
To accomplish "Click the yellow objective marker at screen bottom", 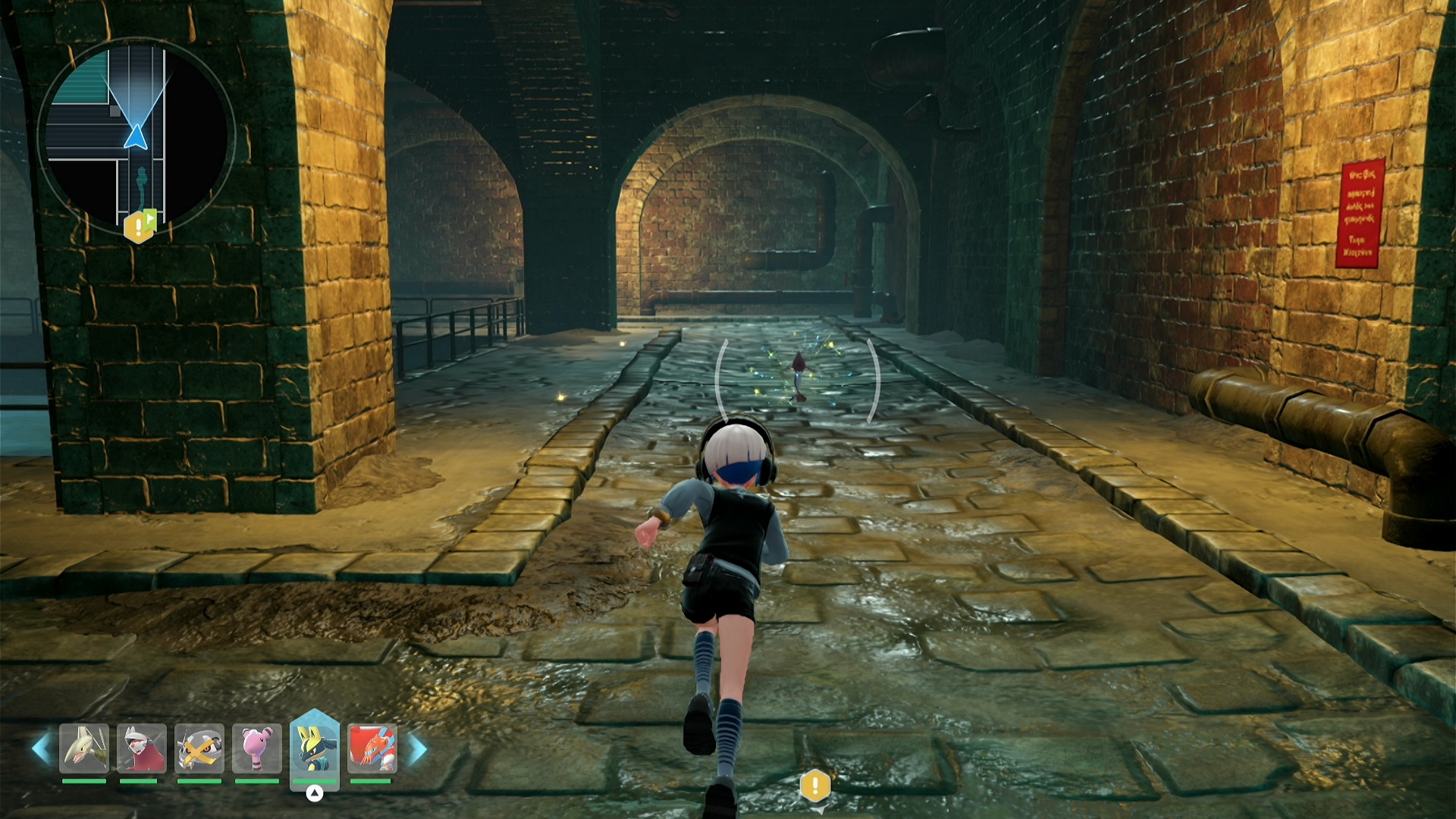I will (x=815, y=786).
